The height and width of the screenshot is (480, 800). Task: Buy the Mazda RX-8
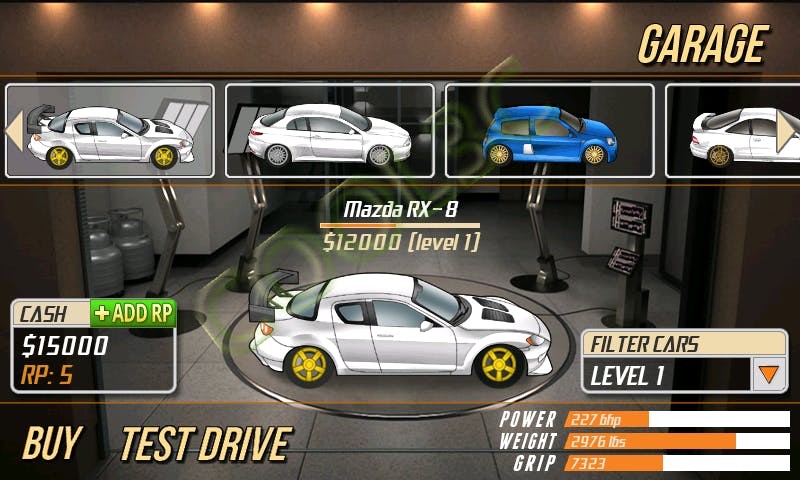click(51, 443)
